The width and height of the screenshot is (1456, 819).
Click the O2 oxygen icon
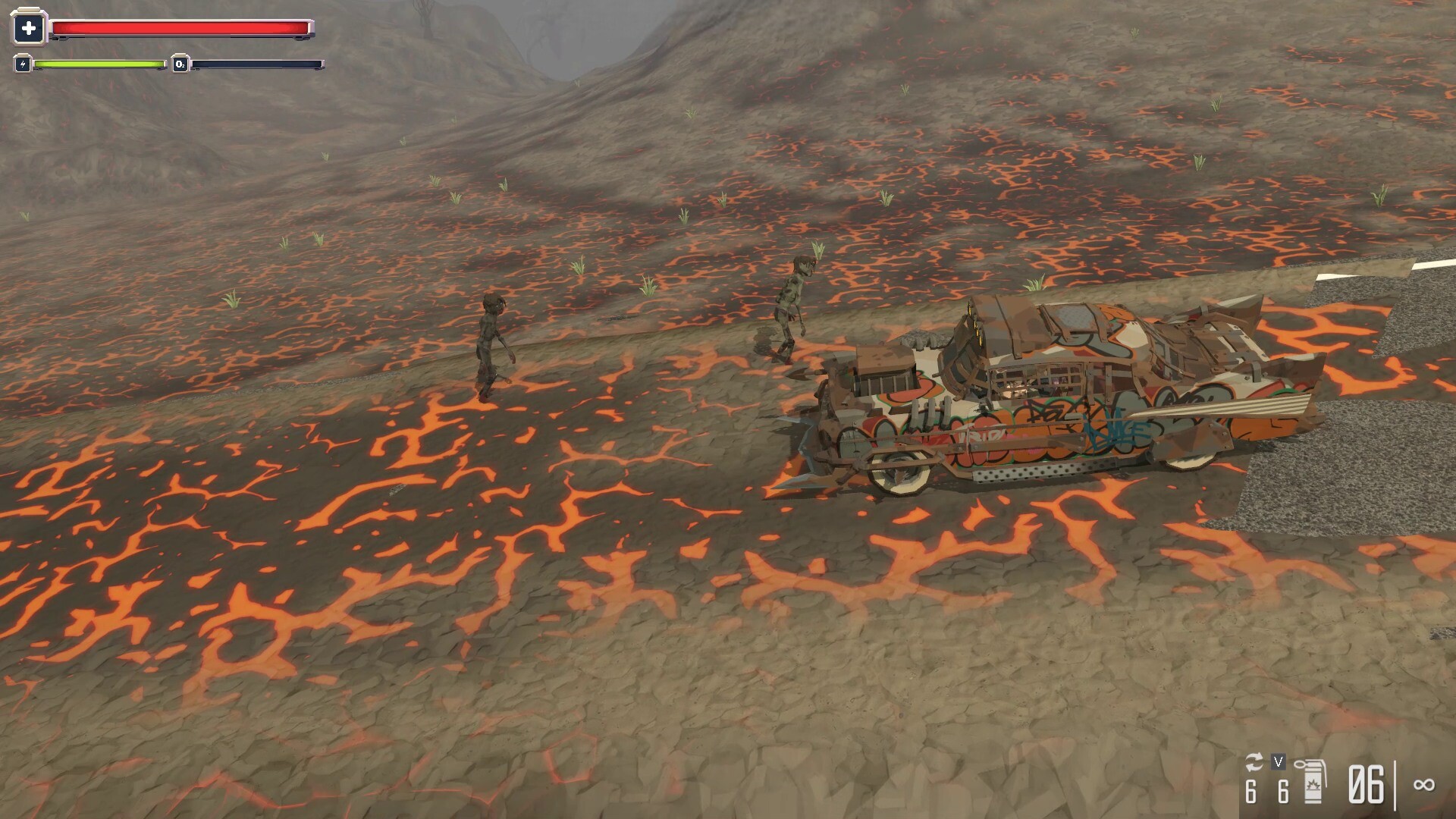[x=180, y=64]
